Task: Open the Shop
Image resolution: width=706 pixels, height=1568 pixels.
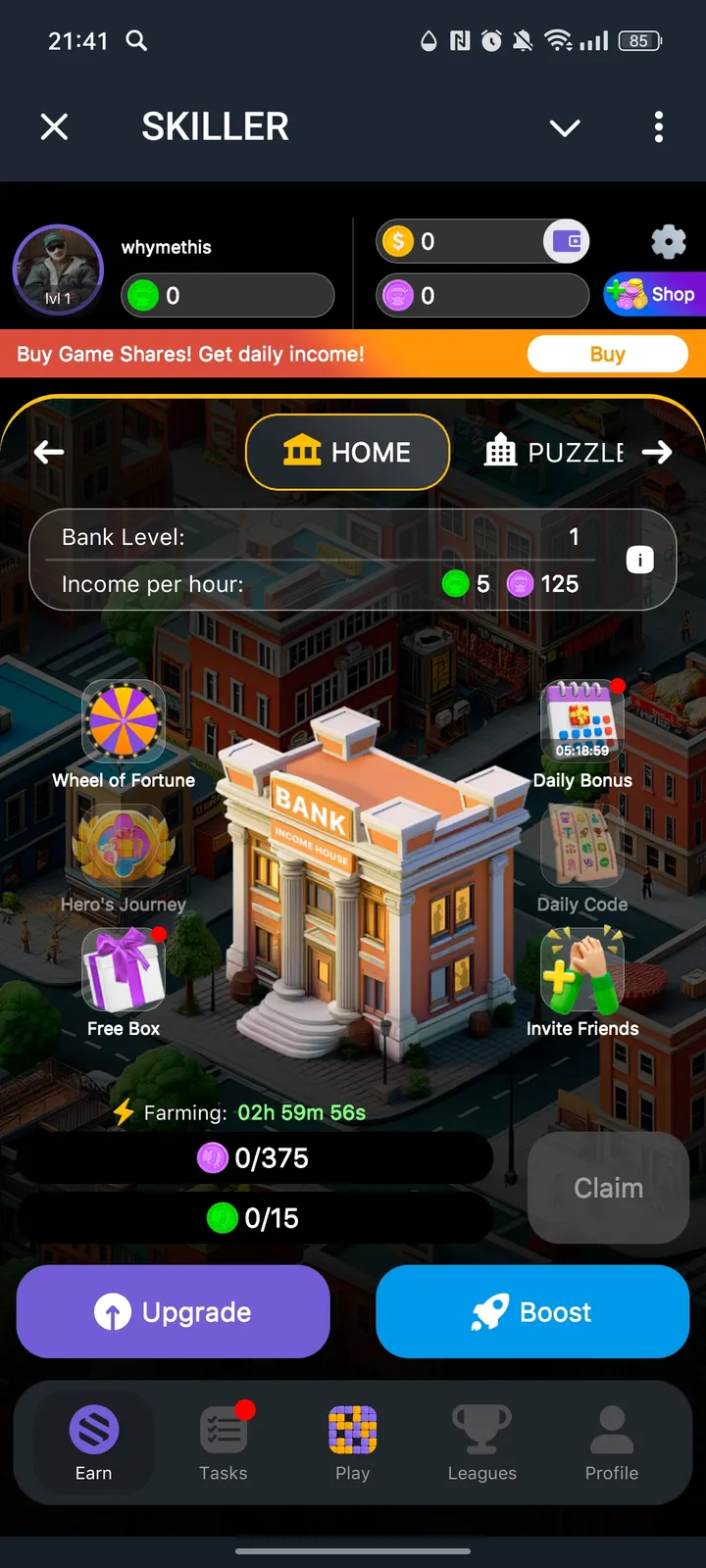Action: pos(655,294)
